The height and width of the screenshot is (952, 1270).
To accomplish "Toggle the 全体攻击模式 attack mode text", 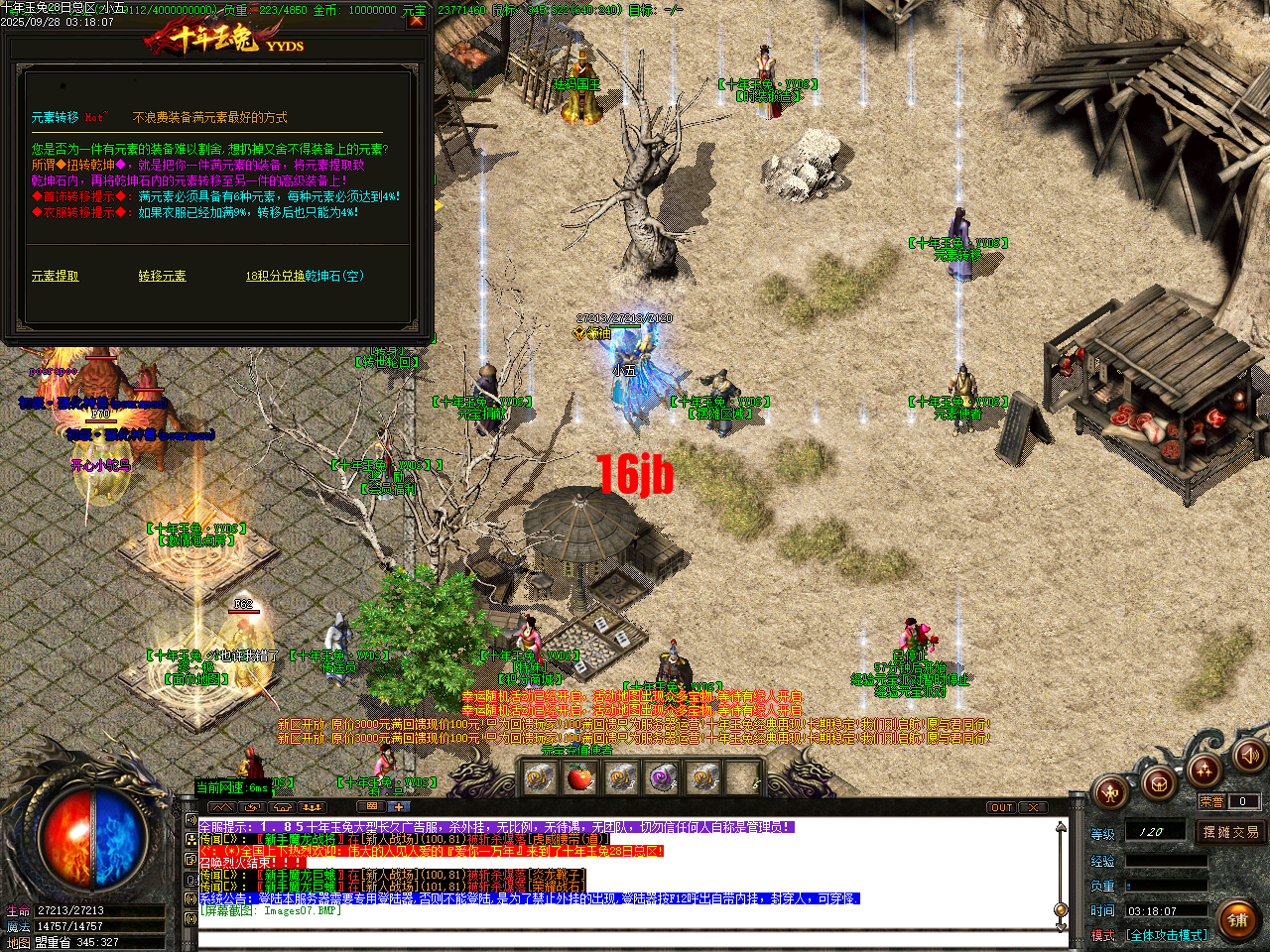I will [1166, 934].
